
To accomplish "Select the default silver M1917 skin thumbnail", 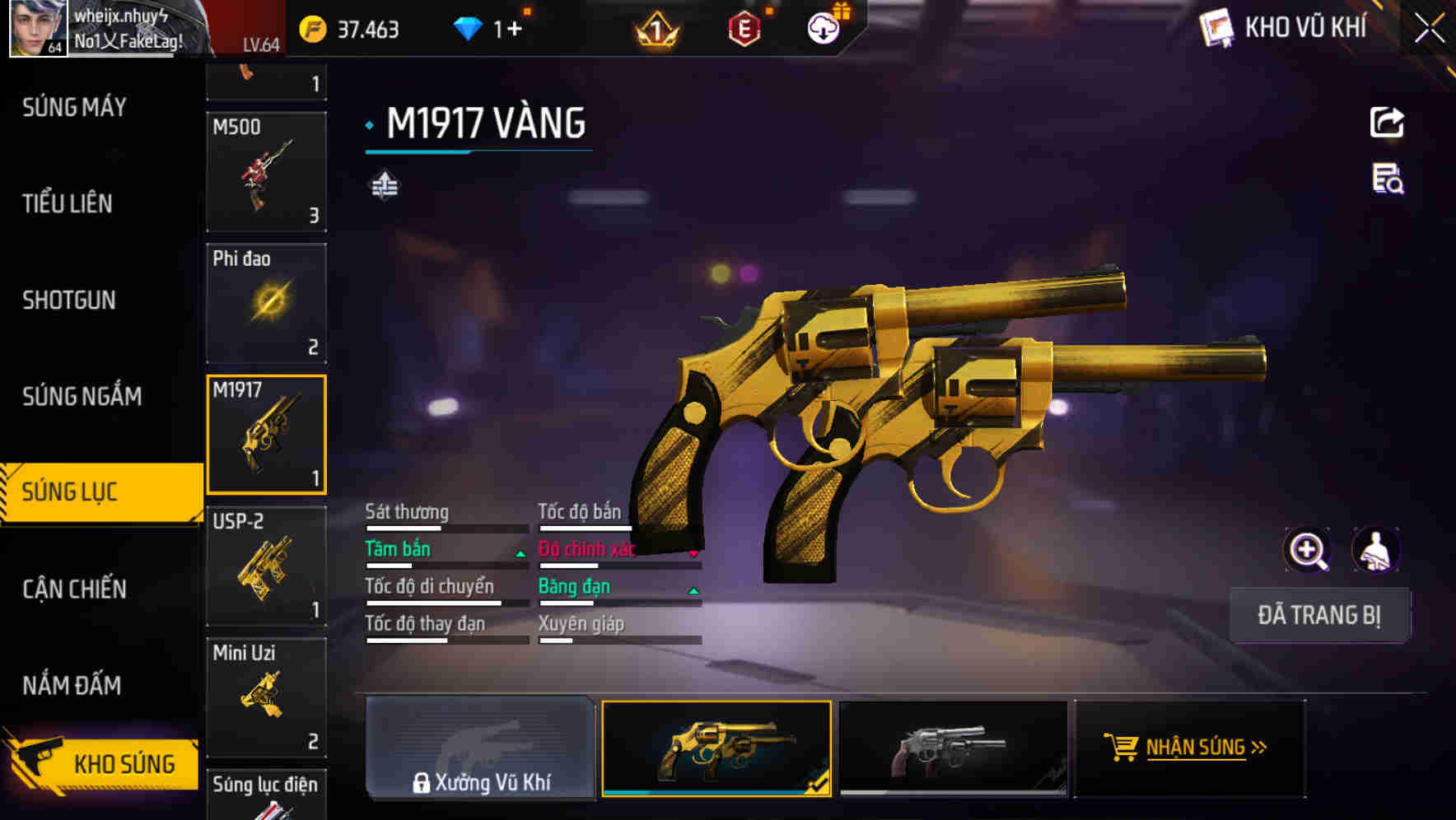I will [952, 748].
